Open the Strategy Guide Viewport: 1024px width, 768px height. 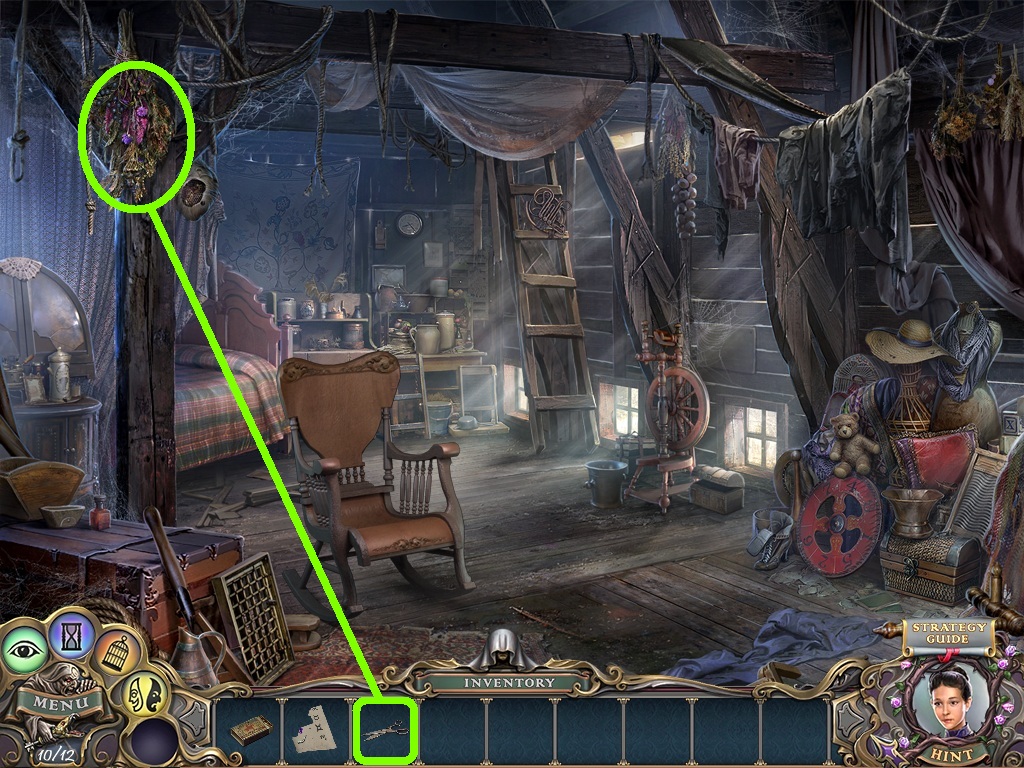click(947, 634)
